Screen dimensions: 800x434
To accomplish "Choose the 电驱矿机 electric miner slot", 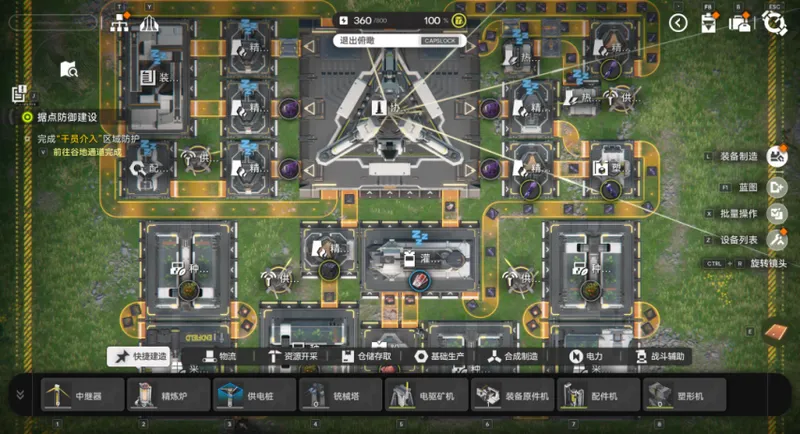I will [x=427, y=395].
